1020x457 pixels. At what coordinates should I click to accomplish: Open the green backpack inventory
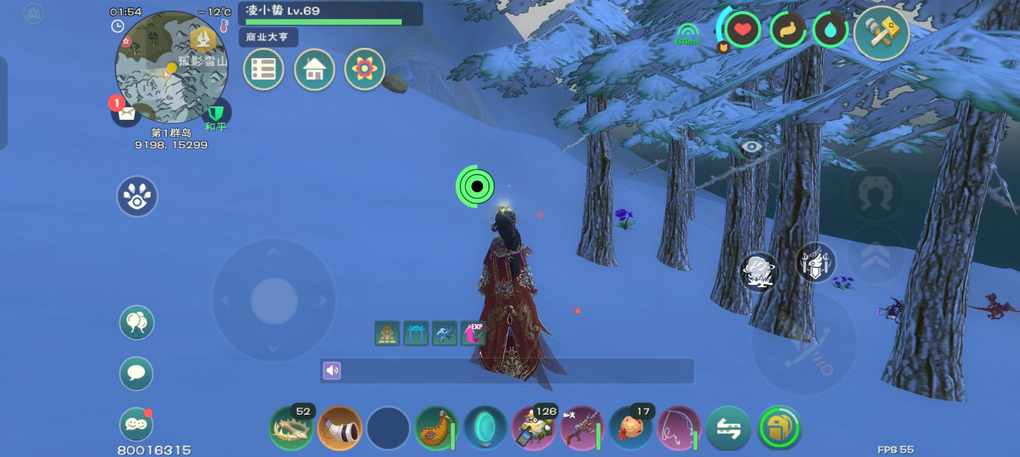[x=779, y=429]
